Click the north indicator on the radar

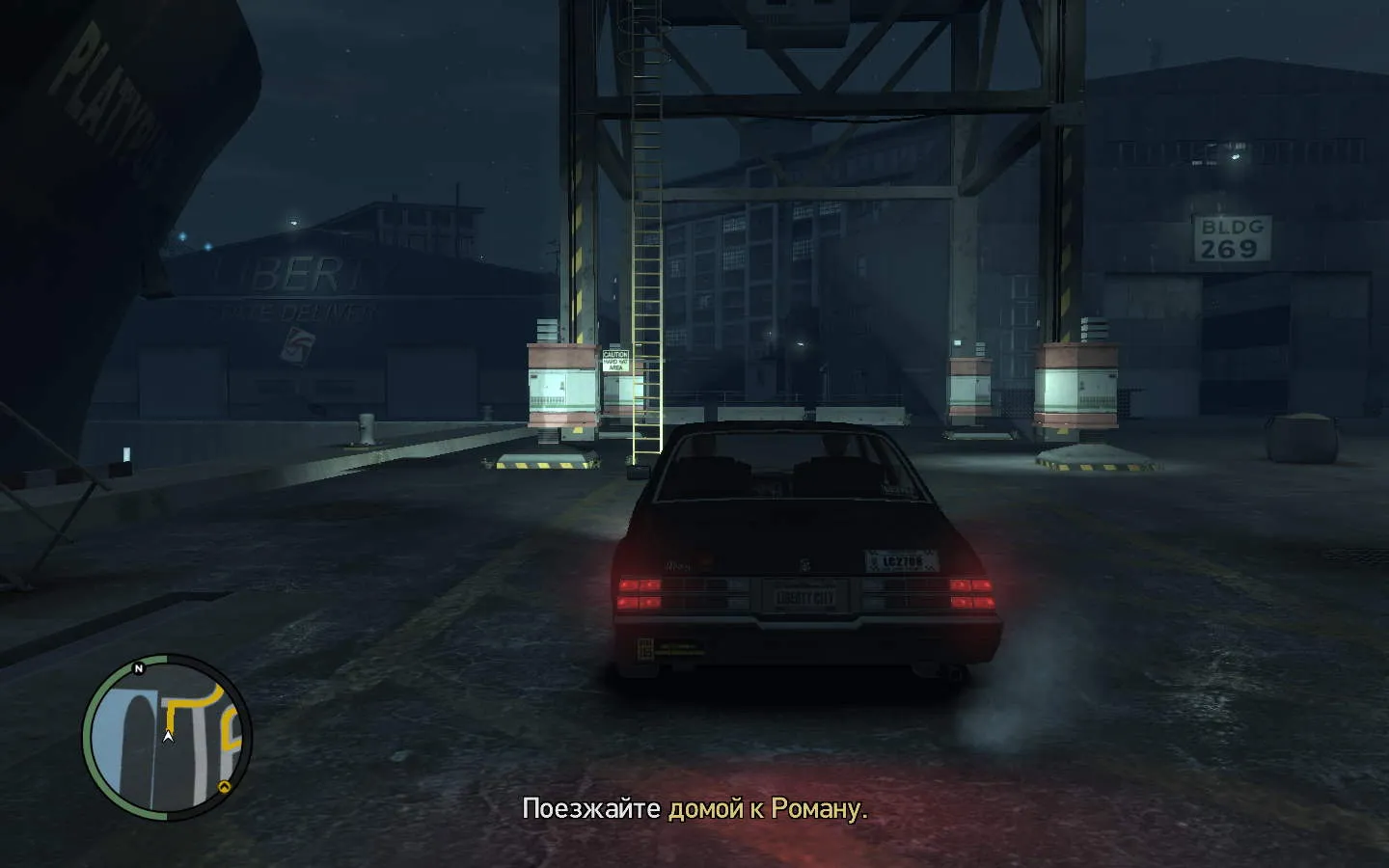(x=139, y=668)
